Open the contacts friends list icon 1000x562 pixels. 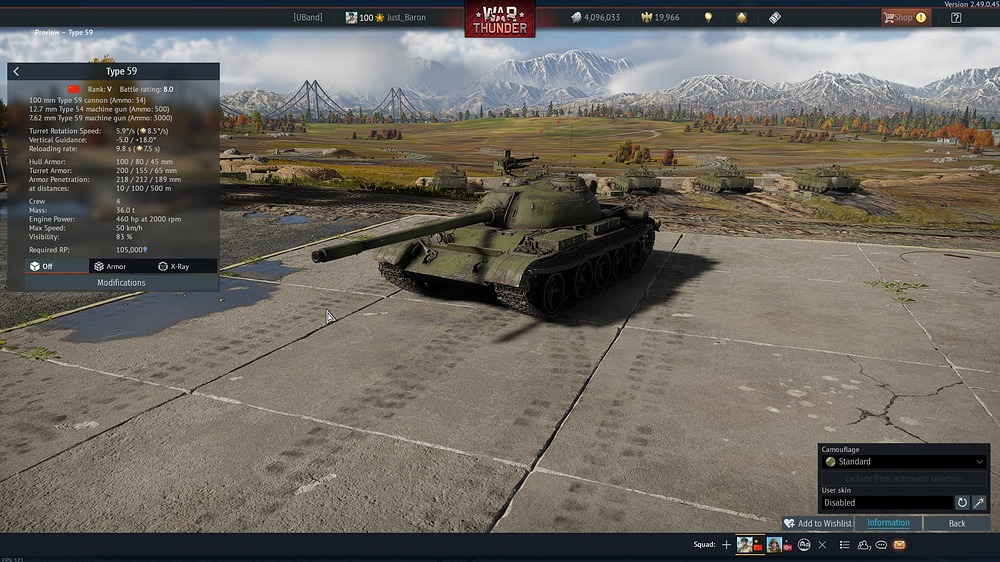tap(863, 545)
